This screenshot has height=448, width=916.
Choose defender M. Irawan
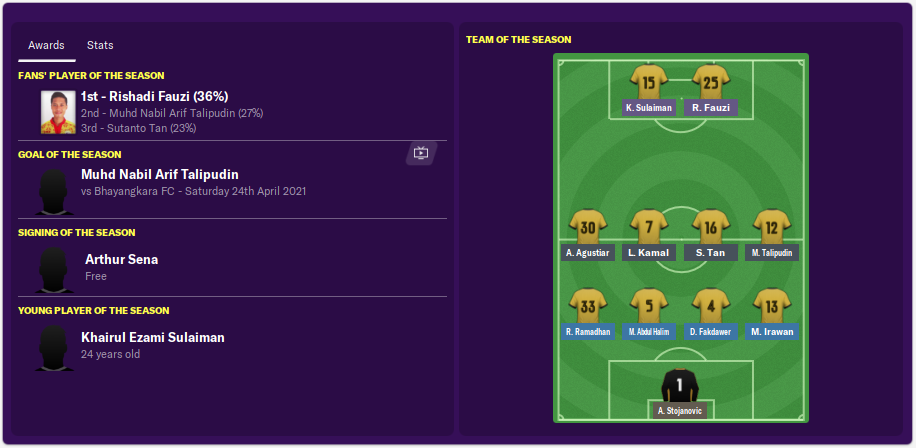click(772, 308)
